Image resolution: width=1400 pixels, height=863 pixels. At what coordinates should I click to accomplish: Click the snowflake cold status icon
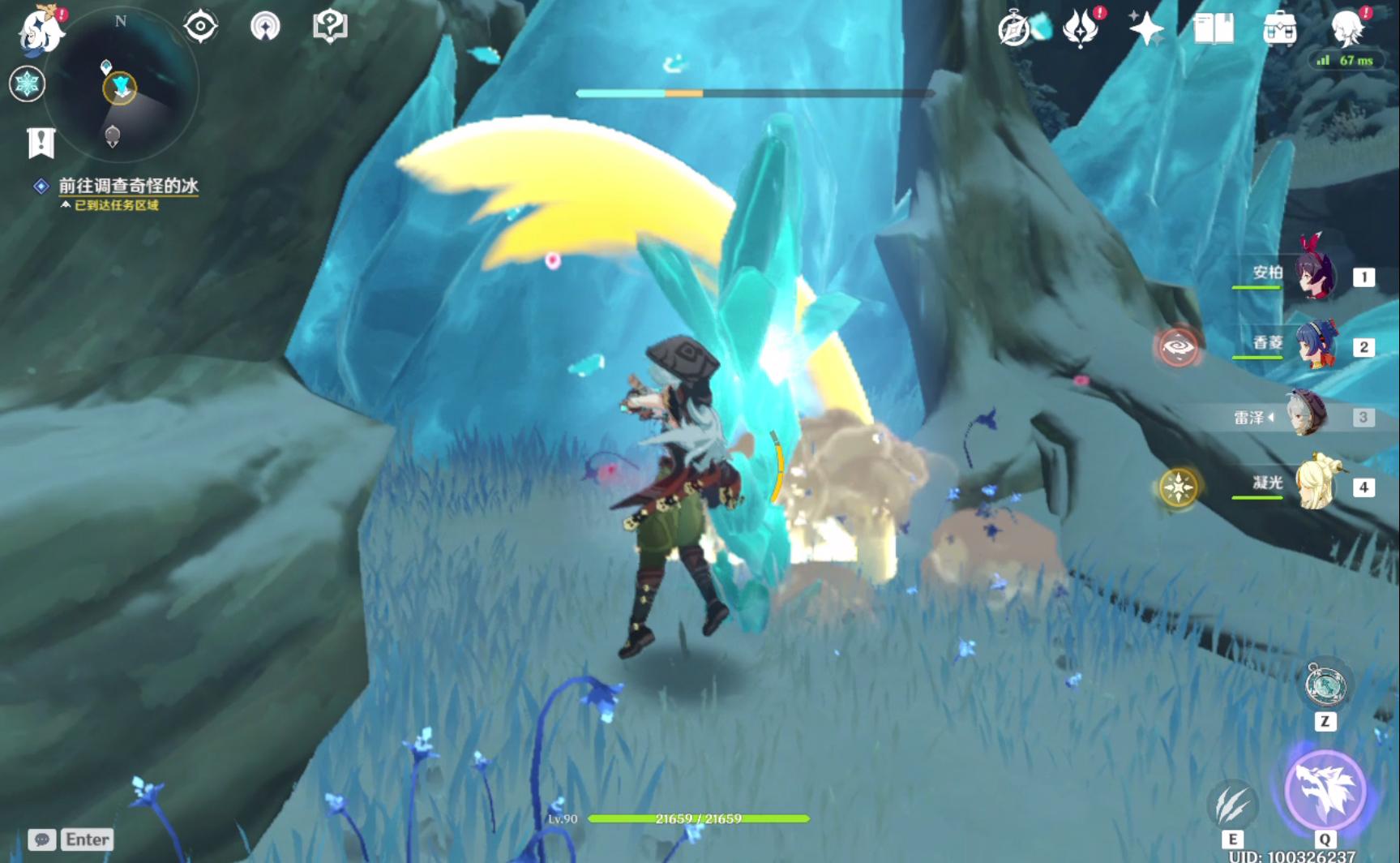27,84
